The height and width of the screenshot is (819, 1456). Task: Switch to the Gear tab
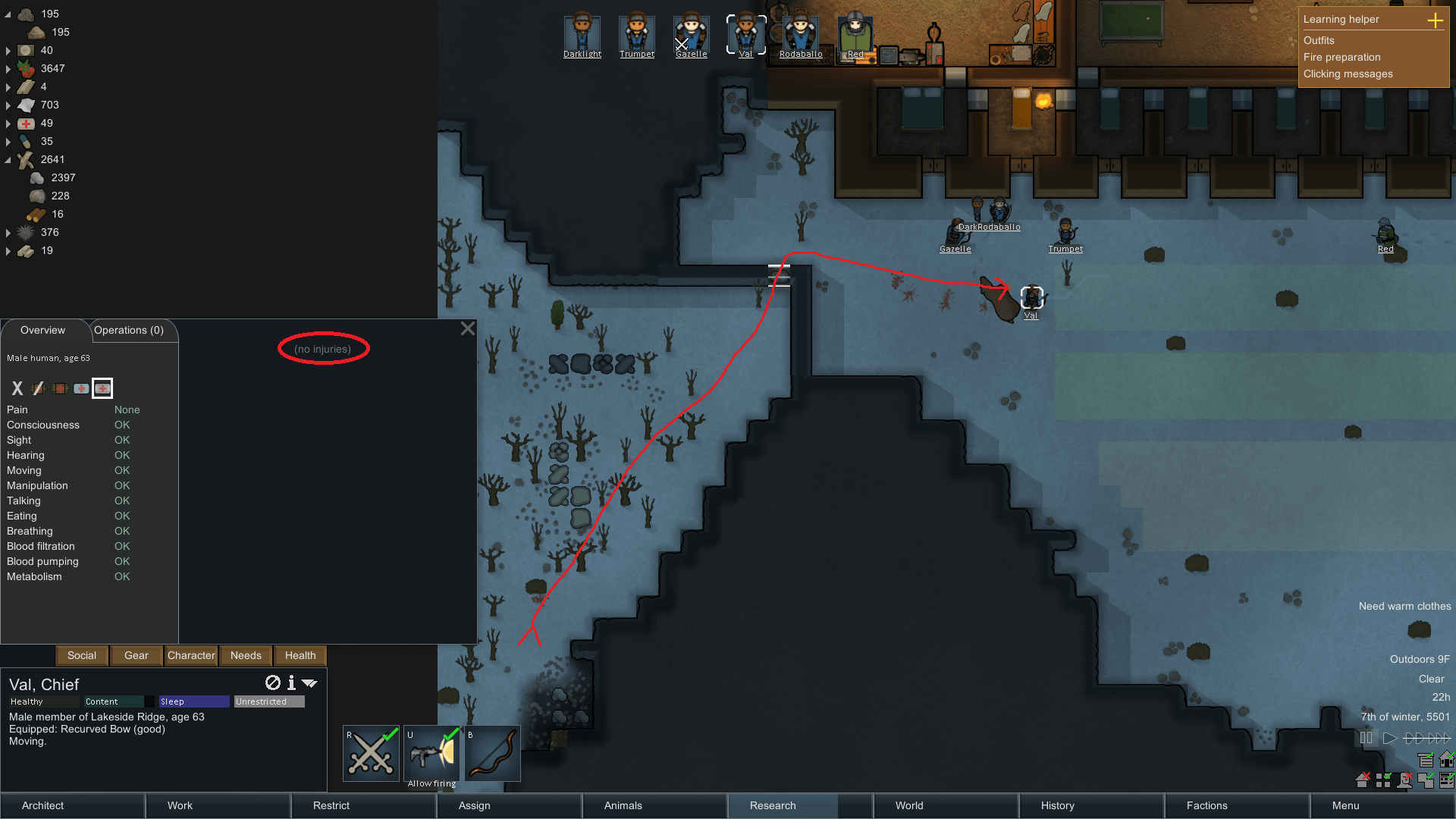pyautogui.click(x=136, y=655)
